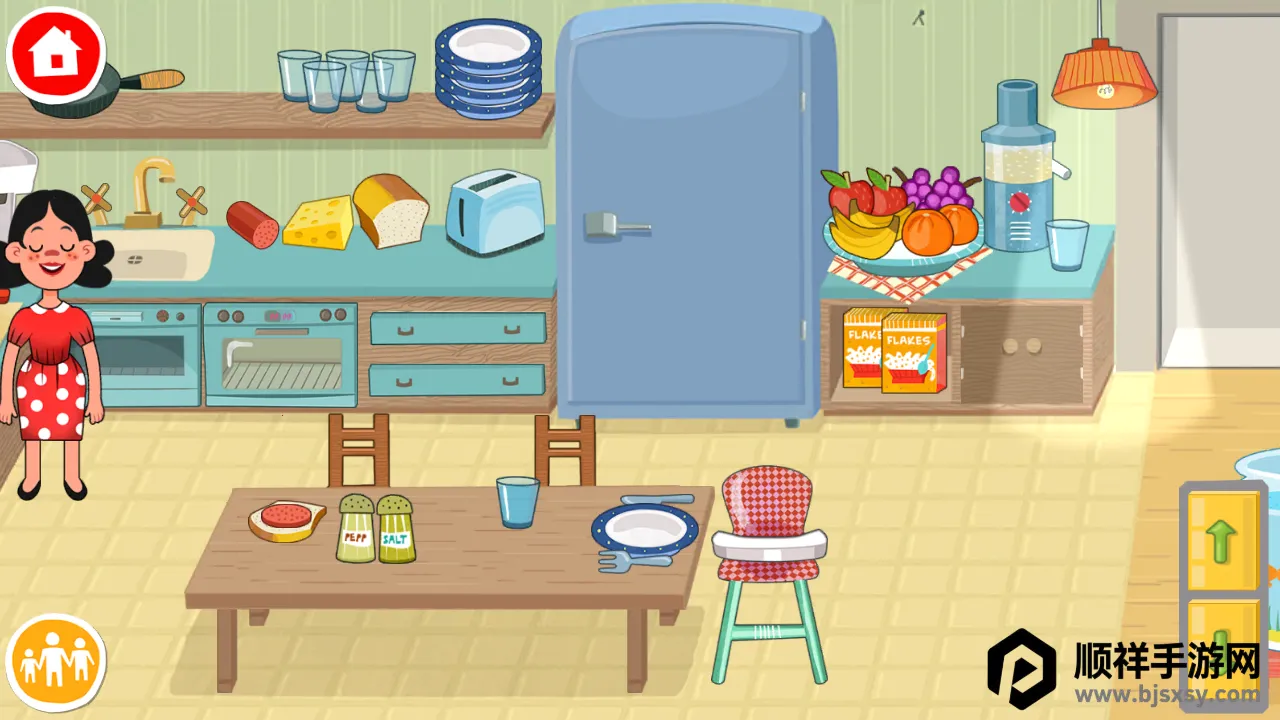Screen dimensions: 1280x720
Task: Tap the green up arrow button
Action: click(x=1222, y=541)
